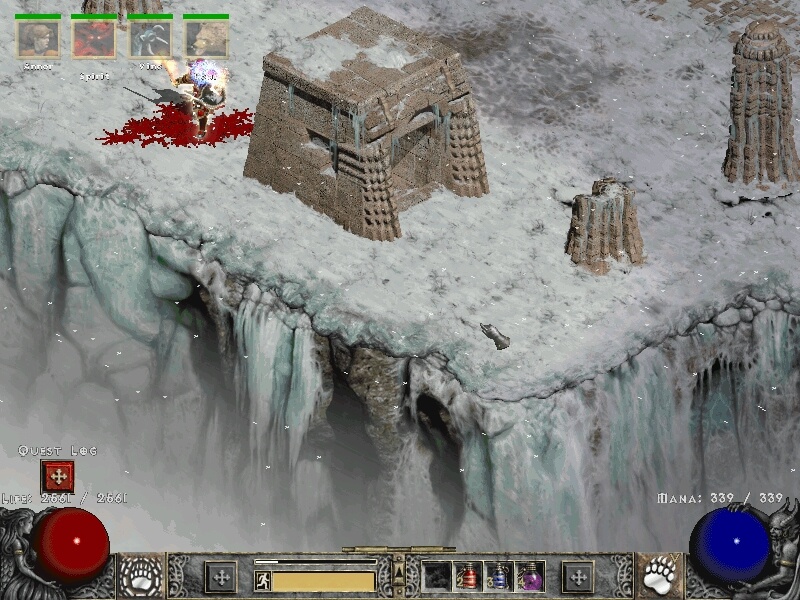Click the new skill cross button right of belt
Image resolution: width=800 pixels, height=600 pixels.
(x=577, y=576)
